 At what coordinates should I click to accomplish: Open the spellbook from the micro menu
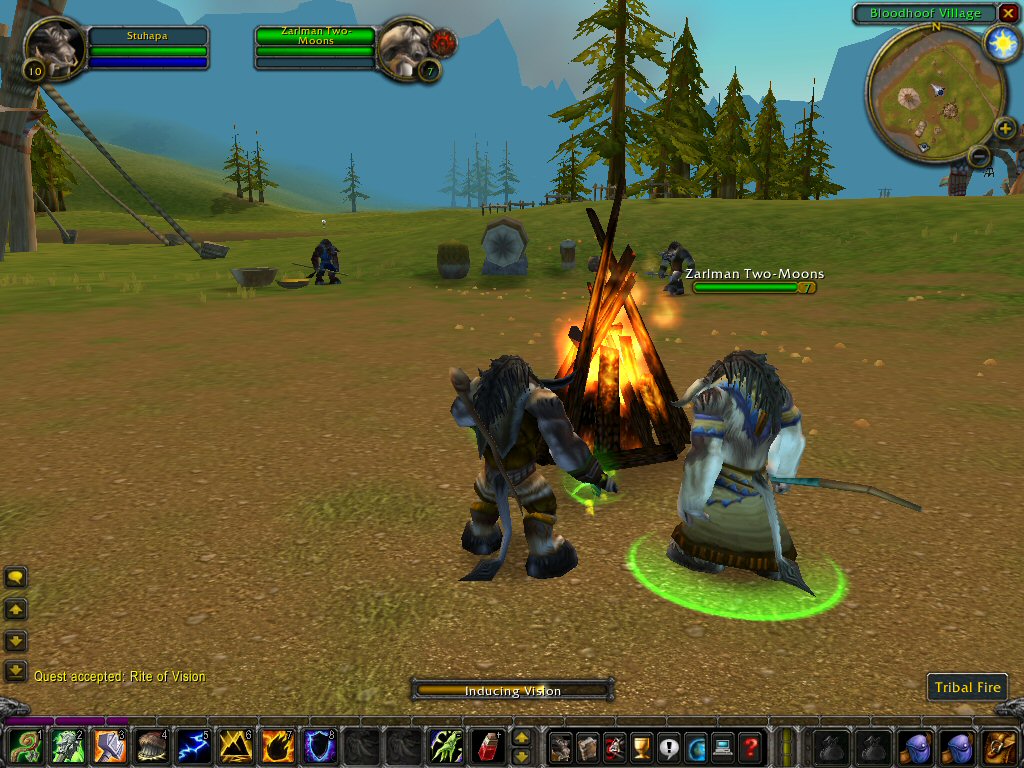pos(587,746)
